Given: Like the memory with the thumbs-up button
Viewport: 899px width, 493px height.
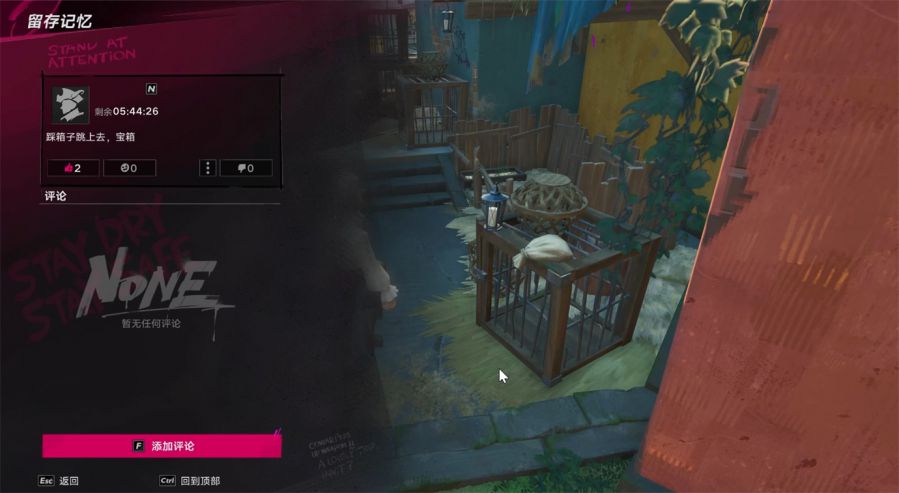Looking at the screenshot, I should pos(73,168).
